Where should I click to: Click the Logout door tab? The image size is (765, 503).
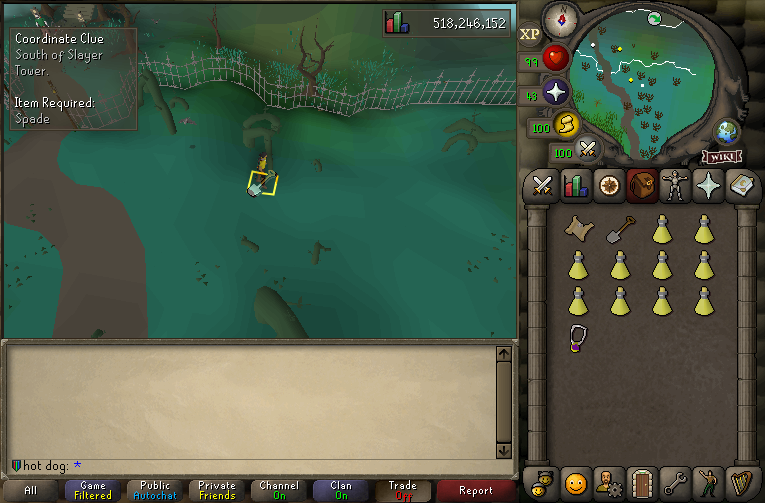(641, 483)
